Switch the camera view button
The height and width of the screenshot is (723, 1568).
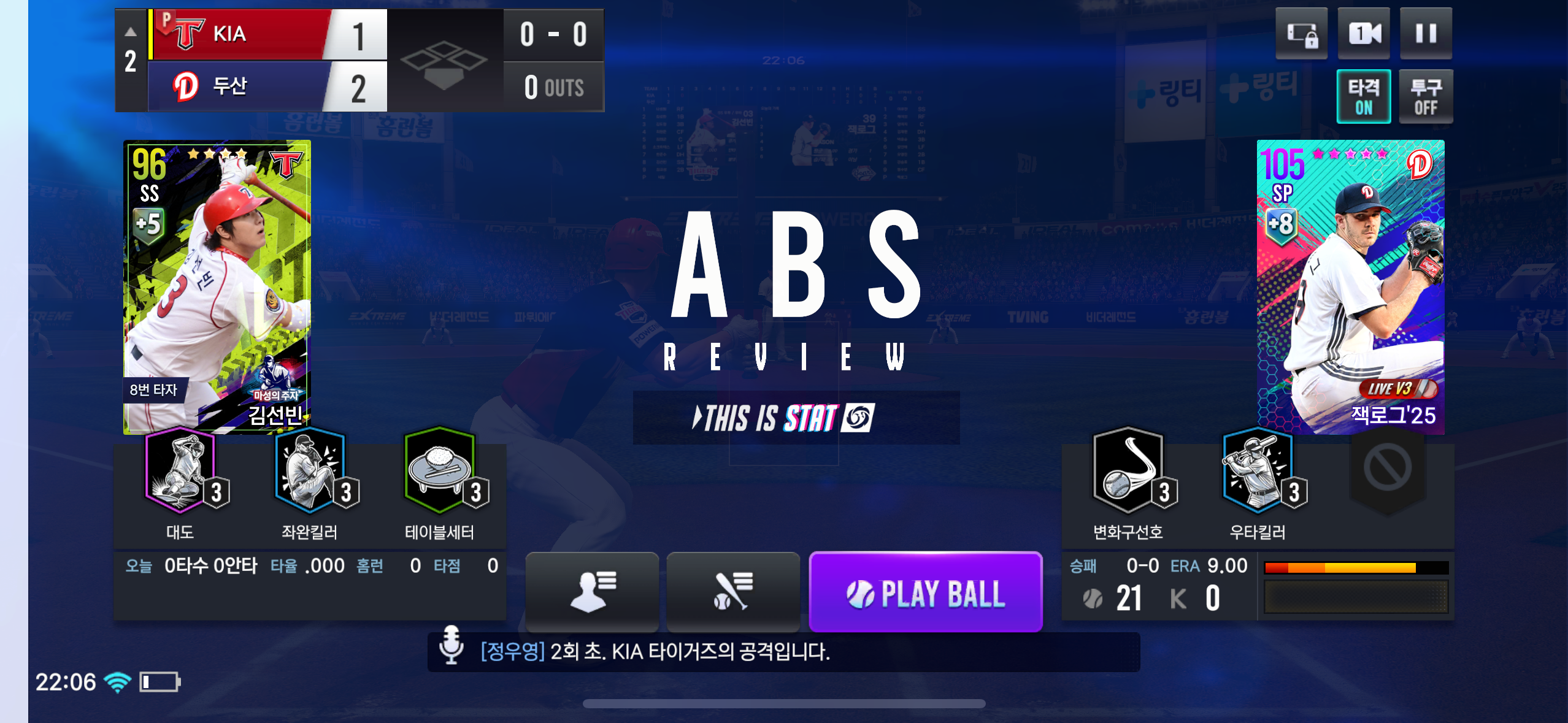click(1364, 34)
